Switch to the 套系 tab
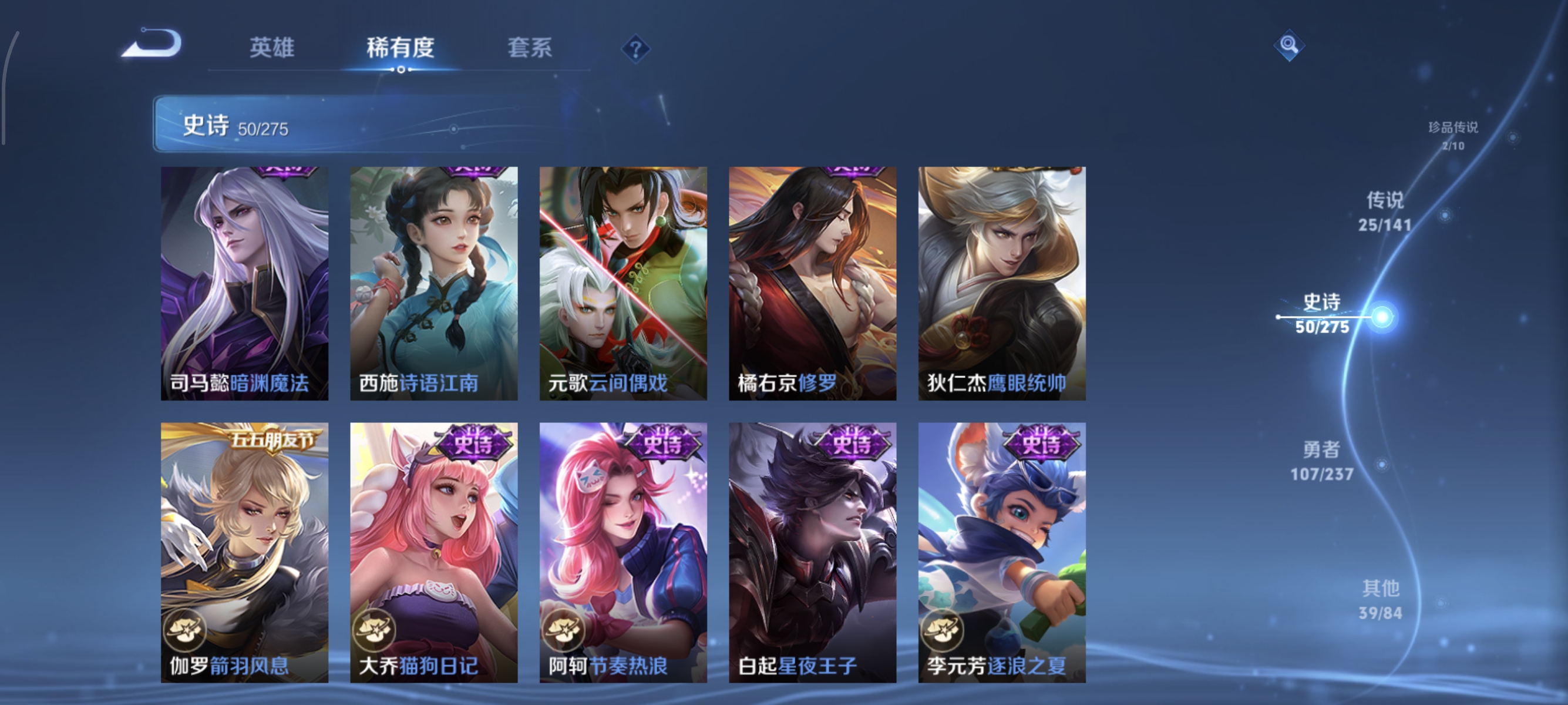This screenshot has height=705, width=1568. pos(531,49)
